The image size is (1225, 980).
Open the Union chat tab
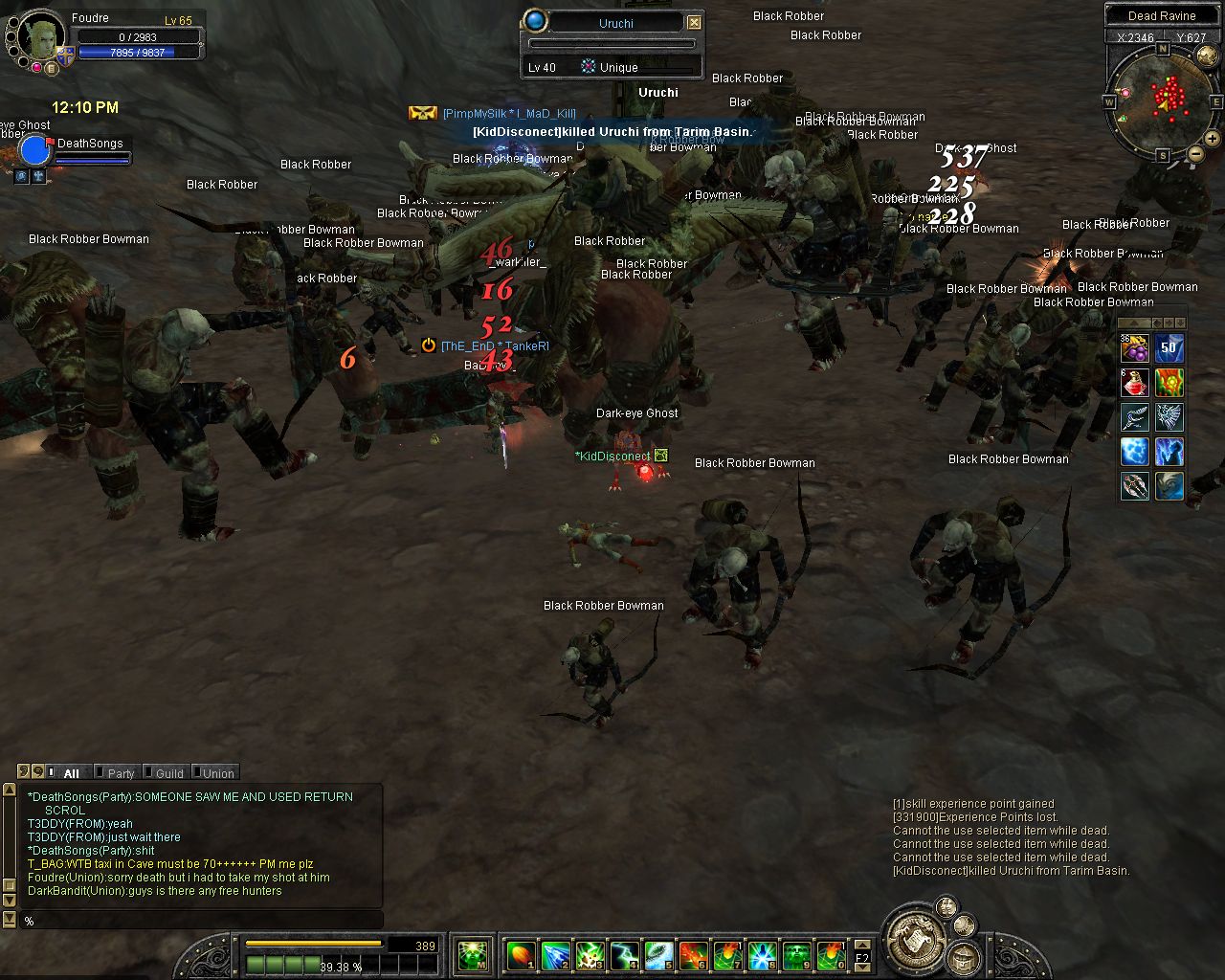coord(217,773)
